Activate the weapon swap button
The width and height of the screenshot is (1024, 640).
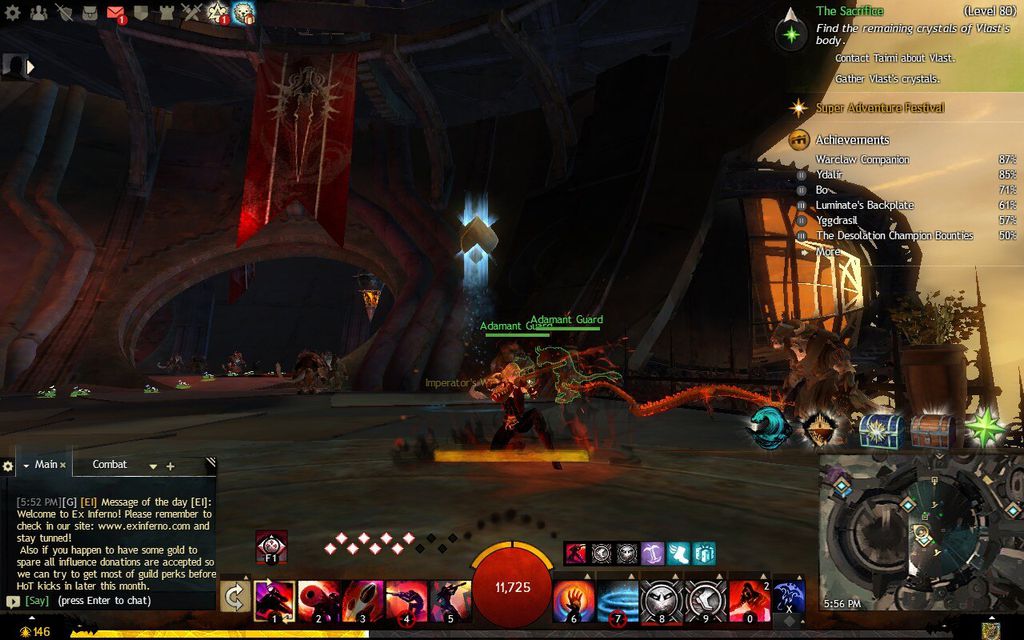(x=234, y=598)
